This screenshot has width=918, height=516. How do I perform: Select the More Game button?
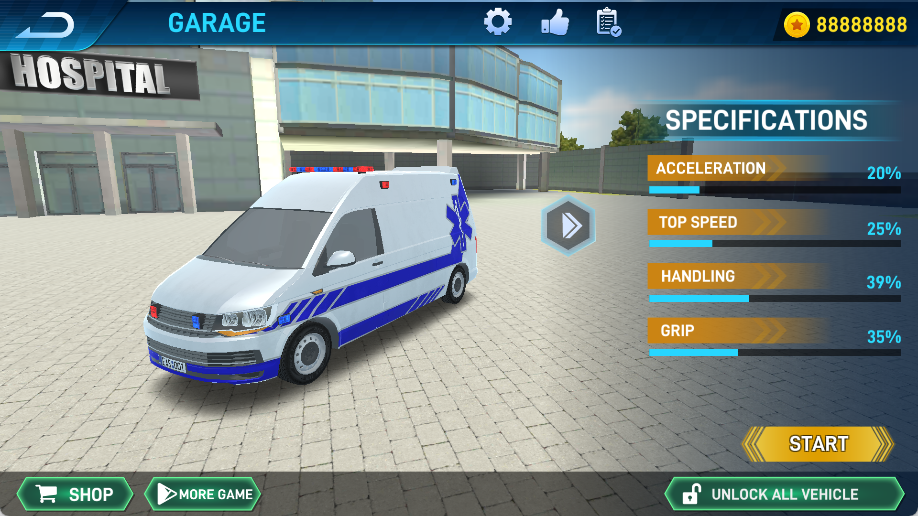(x=203, y=494)
